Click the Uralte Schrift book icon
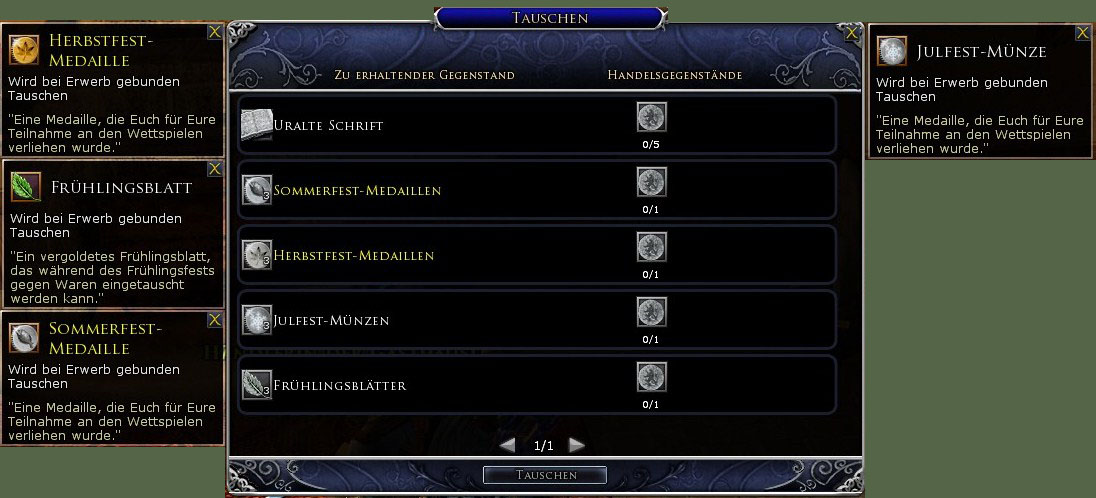Image resolution: width=1096 pixels, height=498 pixels. [257, 125]
